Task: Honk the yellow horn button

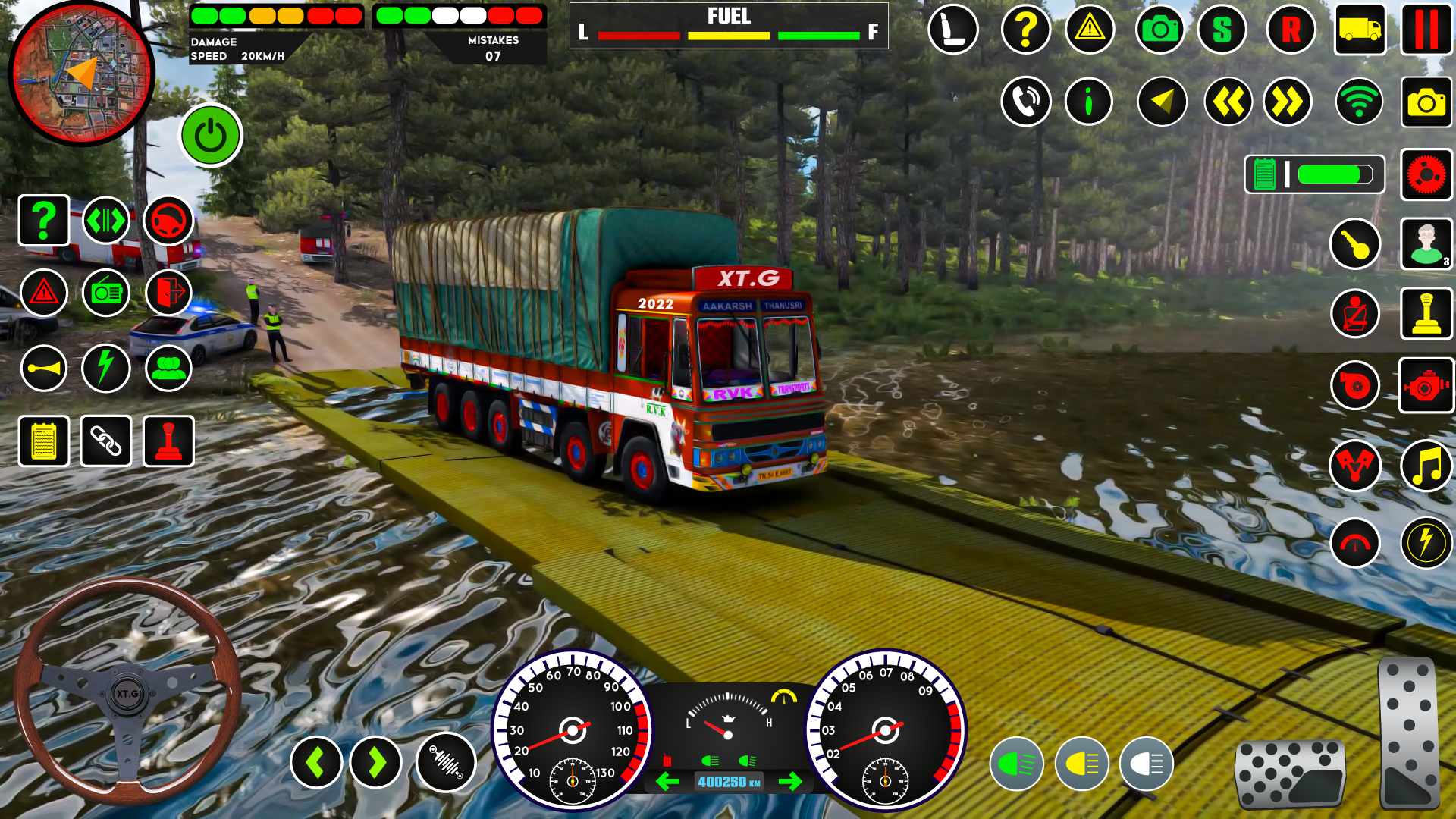Action: click(x=44, y=369)
